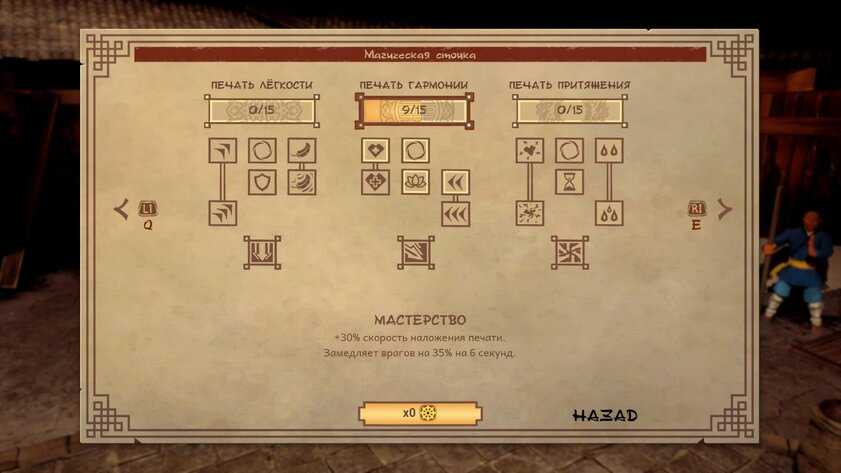
Task: Click the Назад back button
Action: 605,415
